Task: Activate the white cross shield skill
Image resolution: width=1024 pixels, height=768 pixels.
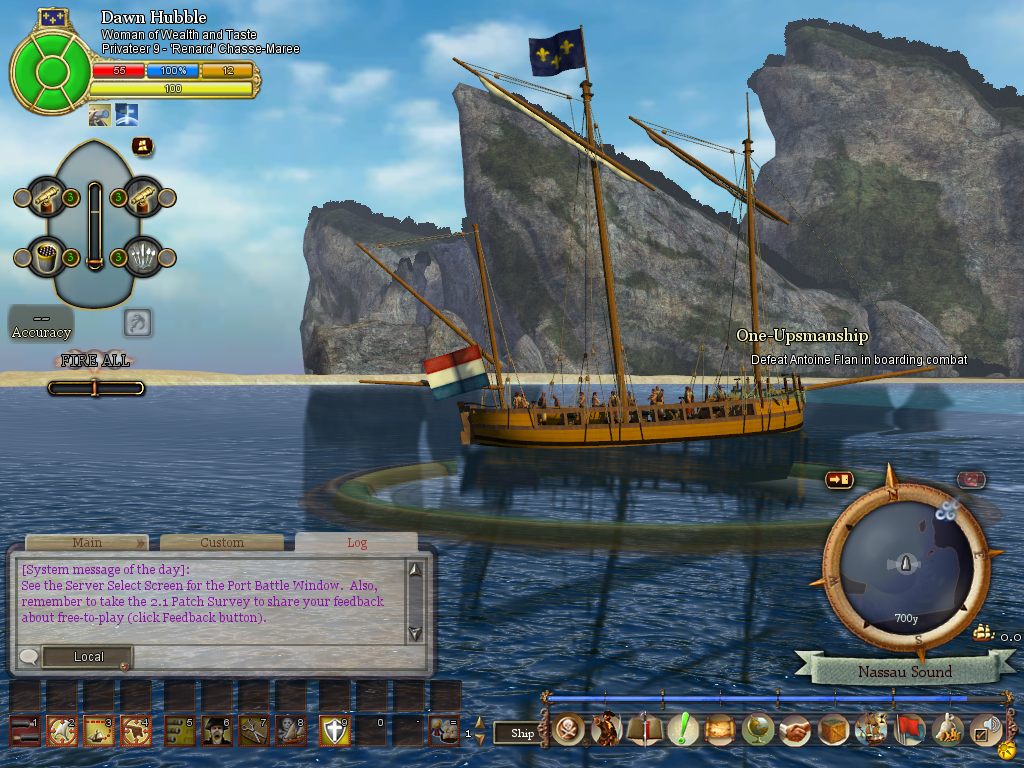Action: 334,731
